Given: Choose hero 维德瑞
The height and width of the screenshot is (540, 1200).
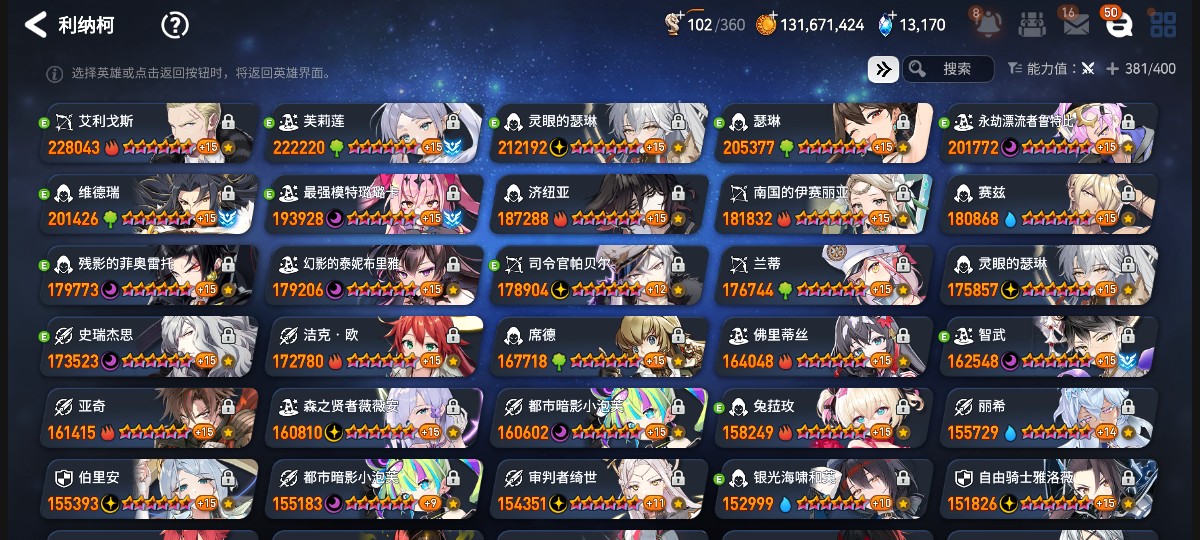Looking at the screenshot, I should click(x=150, y=205).
